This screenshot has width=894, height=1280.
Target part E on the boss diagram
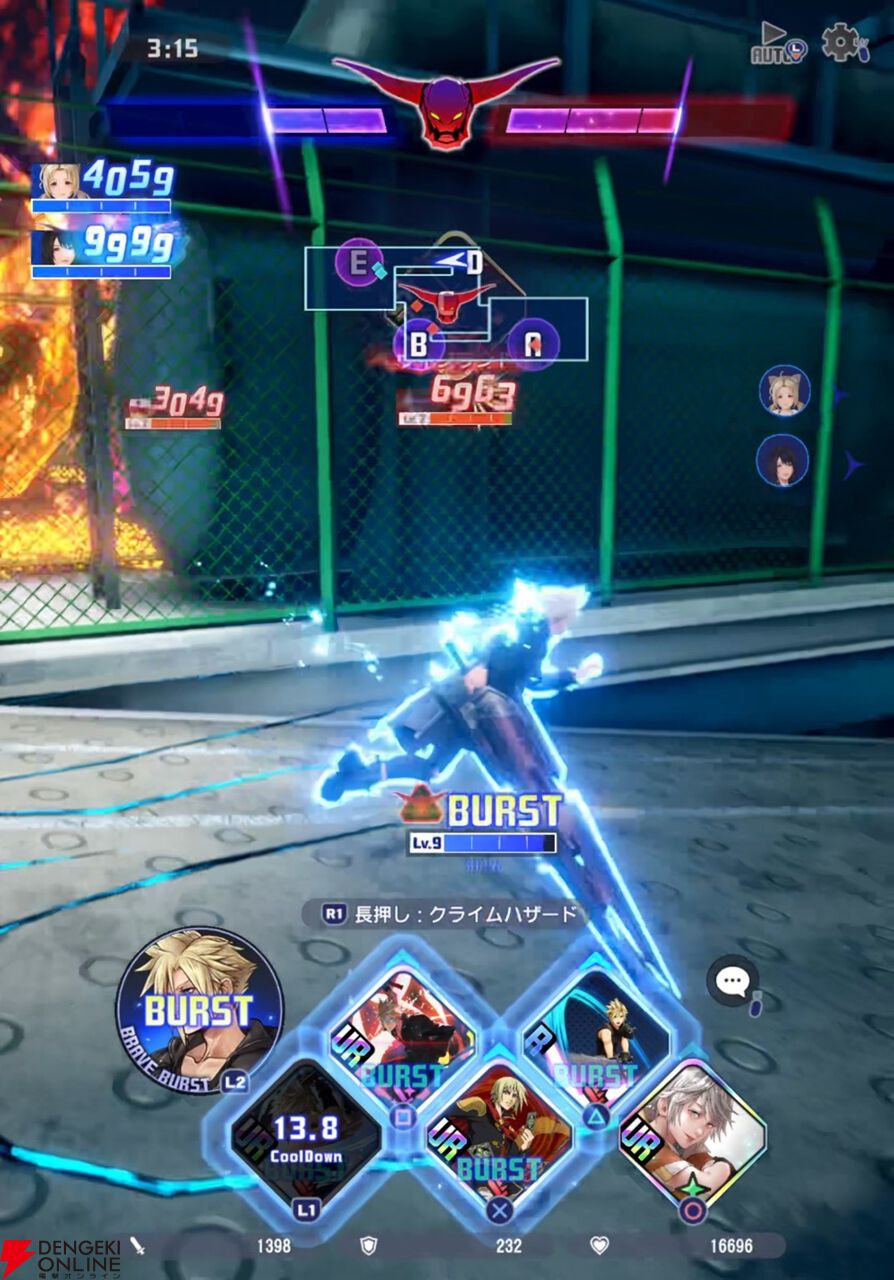click(358, 263)
